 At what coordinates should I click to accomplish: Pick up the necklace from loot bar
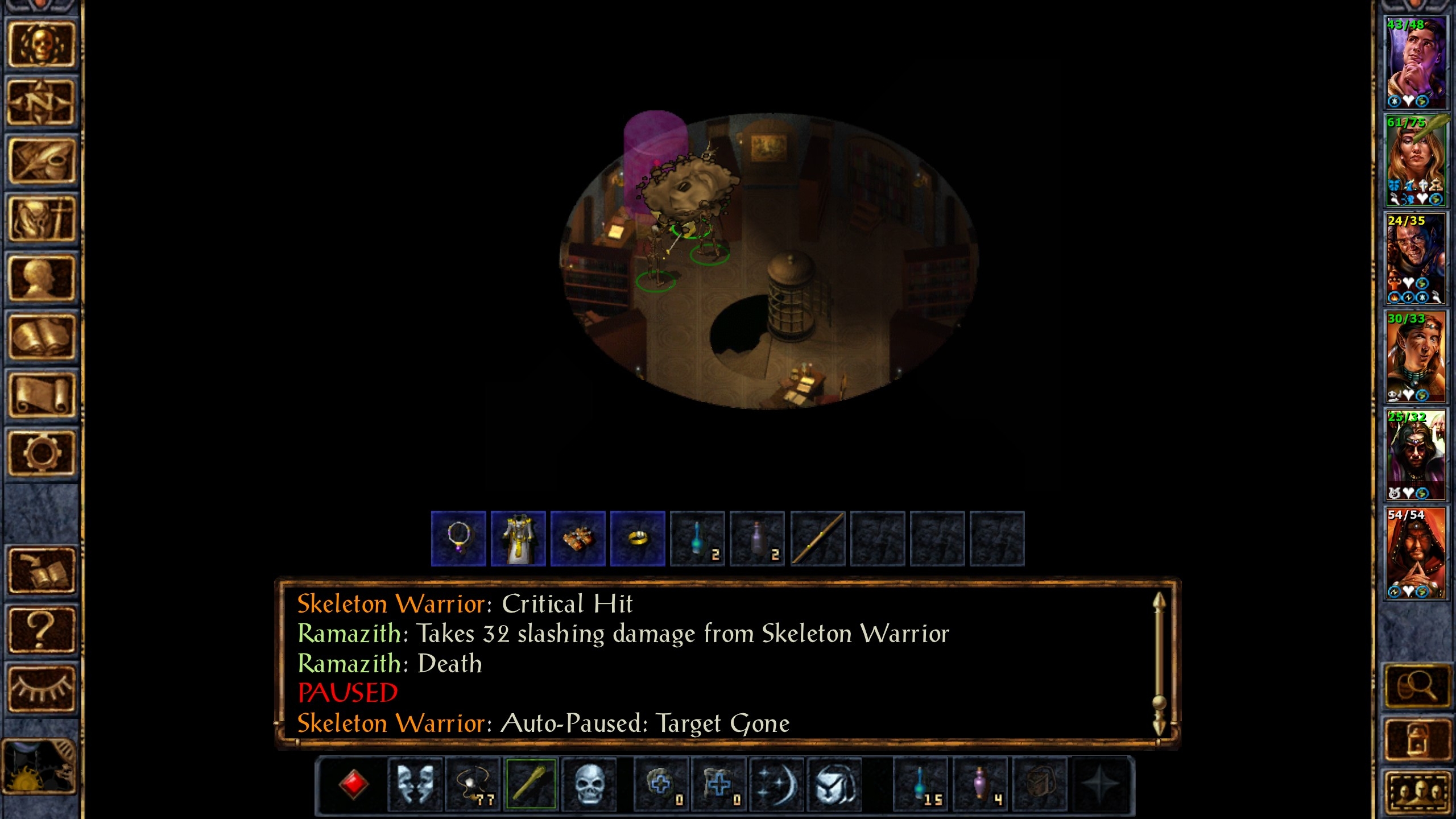pos(458,538)
